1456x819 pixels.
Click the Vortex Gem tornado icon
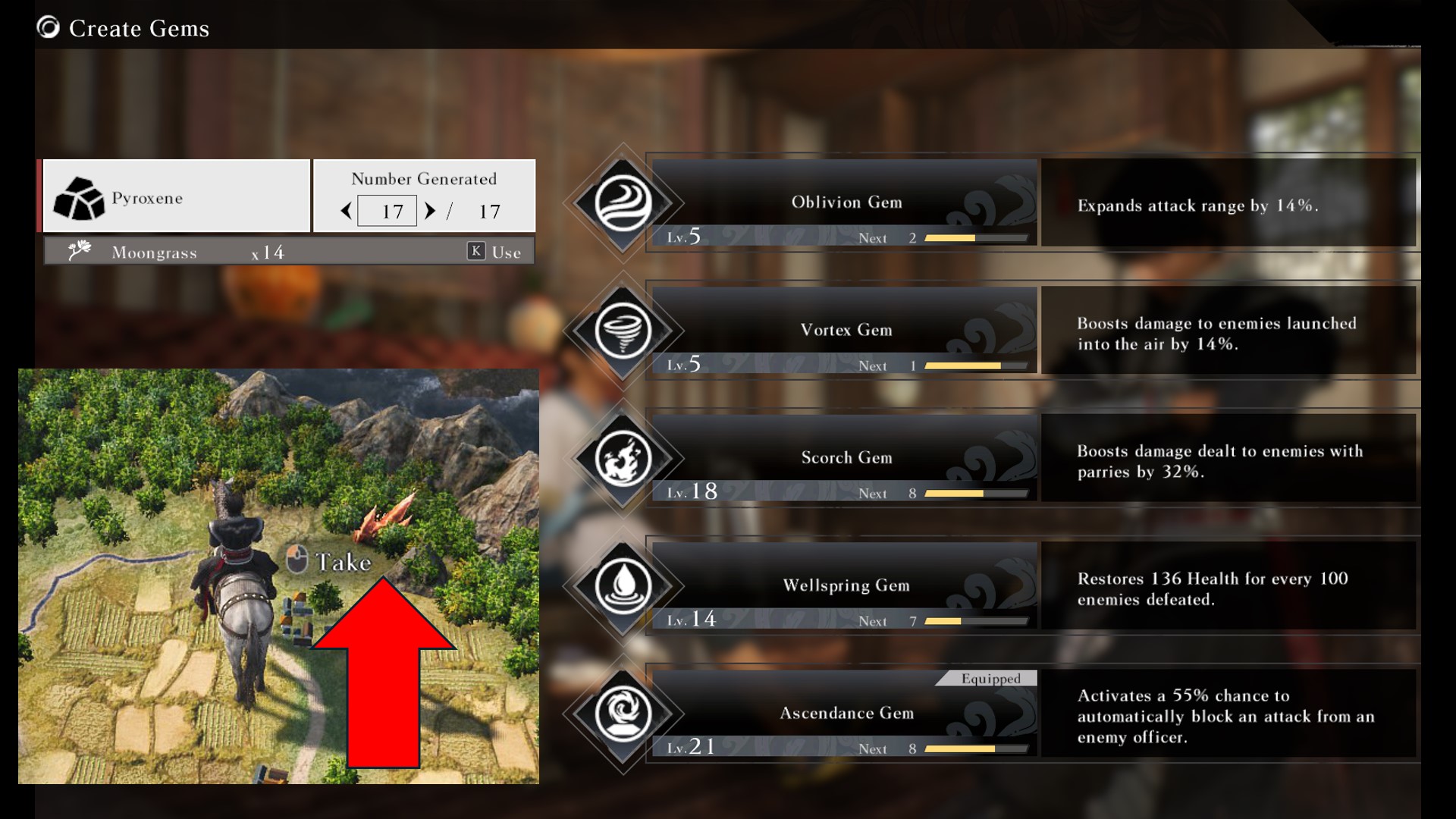pyautogui.click(x=623, y=331)
